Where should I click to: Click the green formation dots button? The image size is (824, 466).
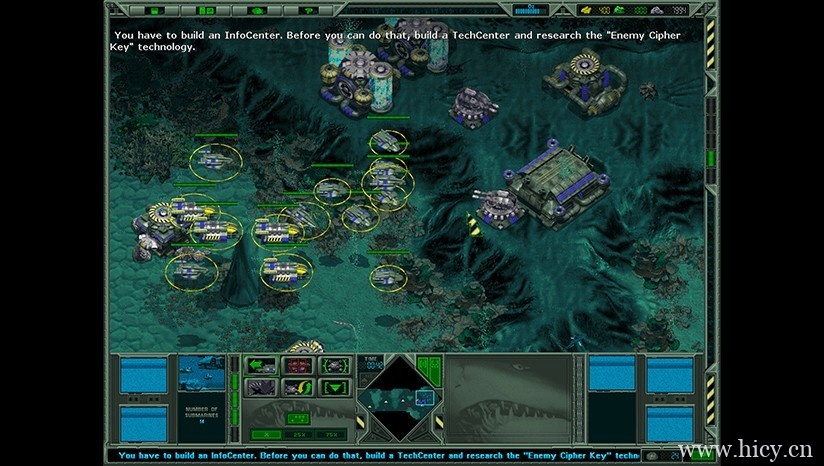point(297,418)
